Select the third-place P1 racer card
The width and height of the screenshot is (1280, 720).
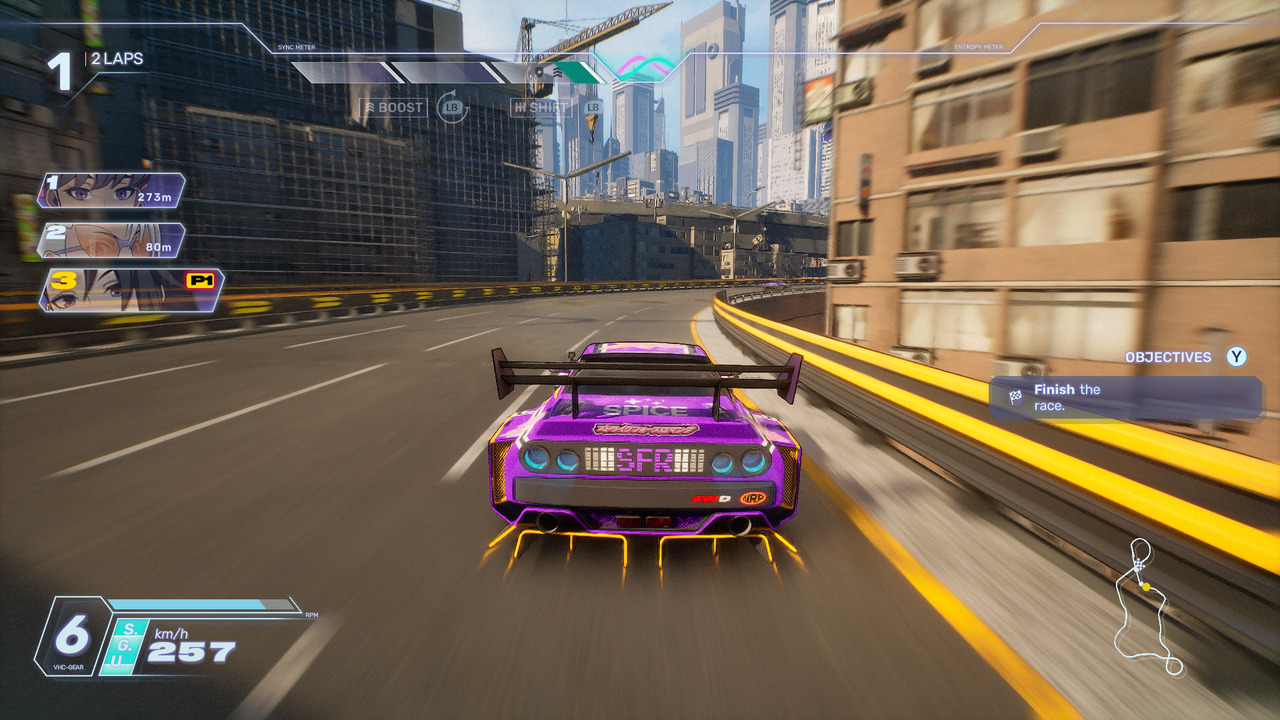[130, 289]
